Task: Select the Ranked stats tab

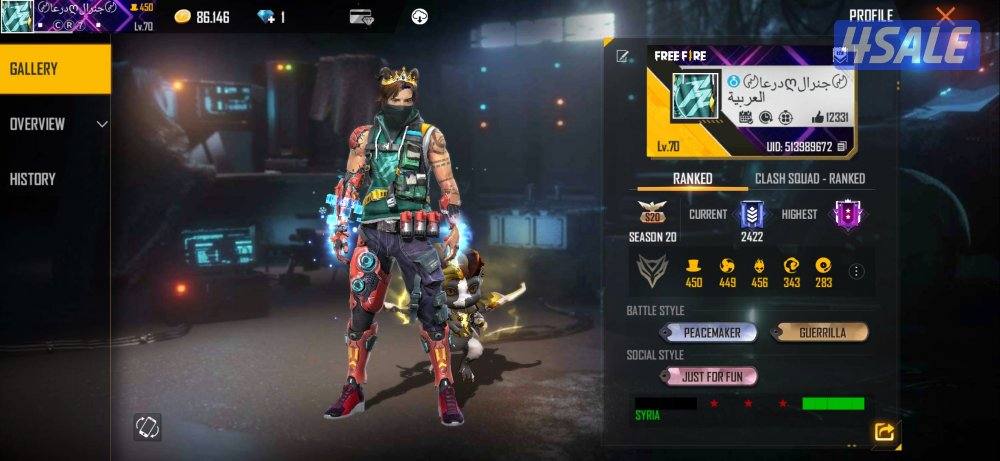Action: pyautogui.click(x=692, y=178)
